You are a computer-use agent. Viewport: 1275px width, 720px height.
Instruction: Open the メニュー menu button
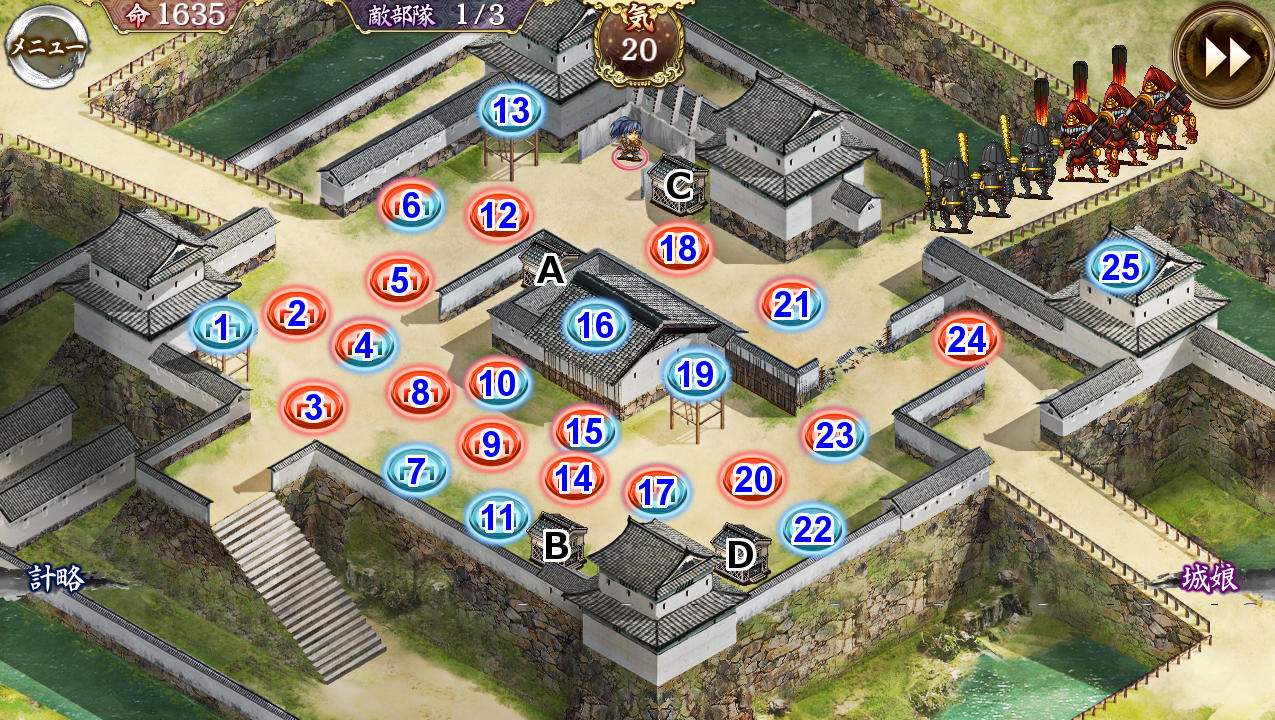(x=47, y=47)
